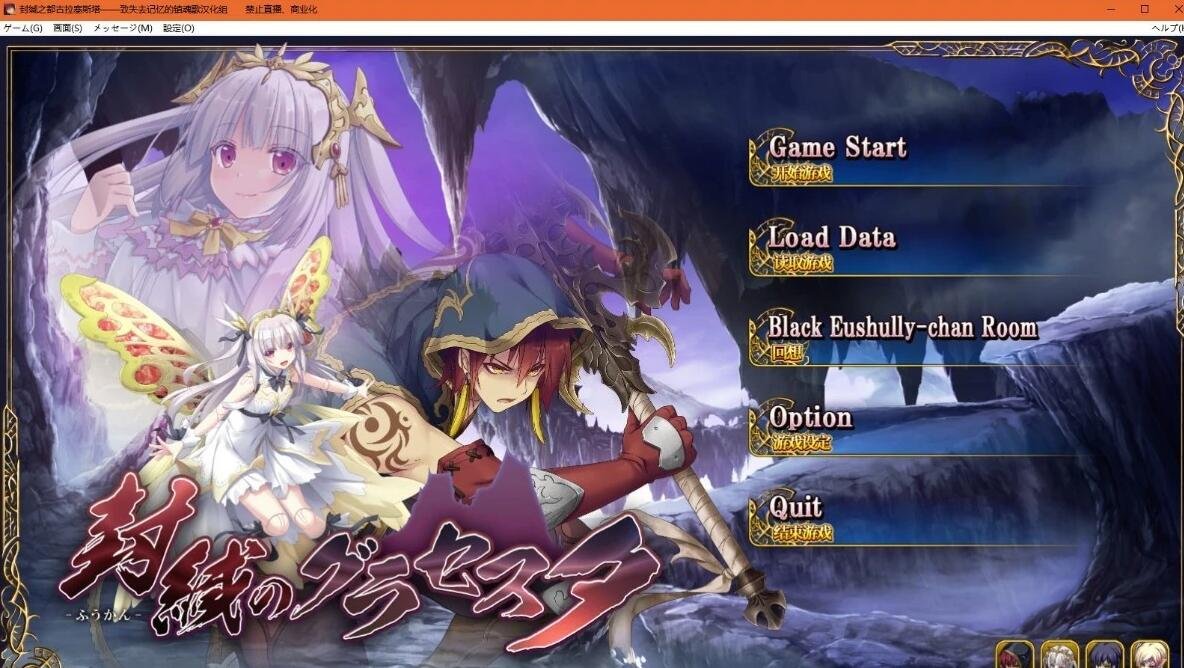Select the dark blue-haired character portrait
The height and width of the screenshot is (668, 1184).
tap(1104, 655)
